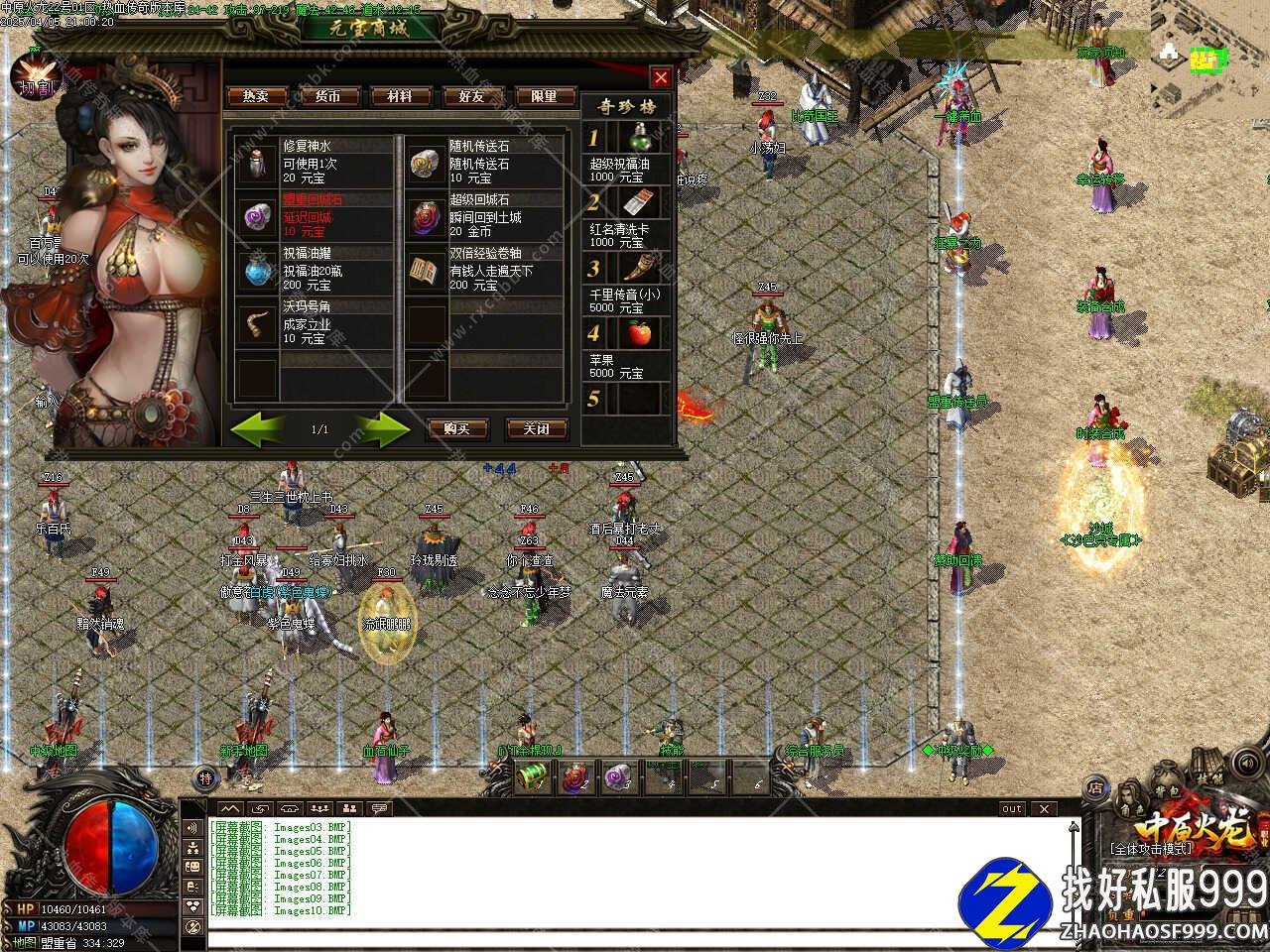The height and width of the screenshot is (952, 1270).
Task: Click the 购买 buy button
Action: click(x=456, y=428)
